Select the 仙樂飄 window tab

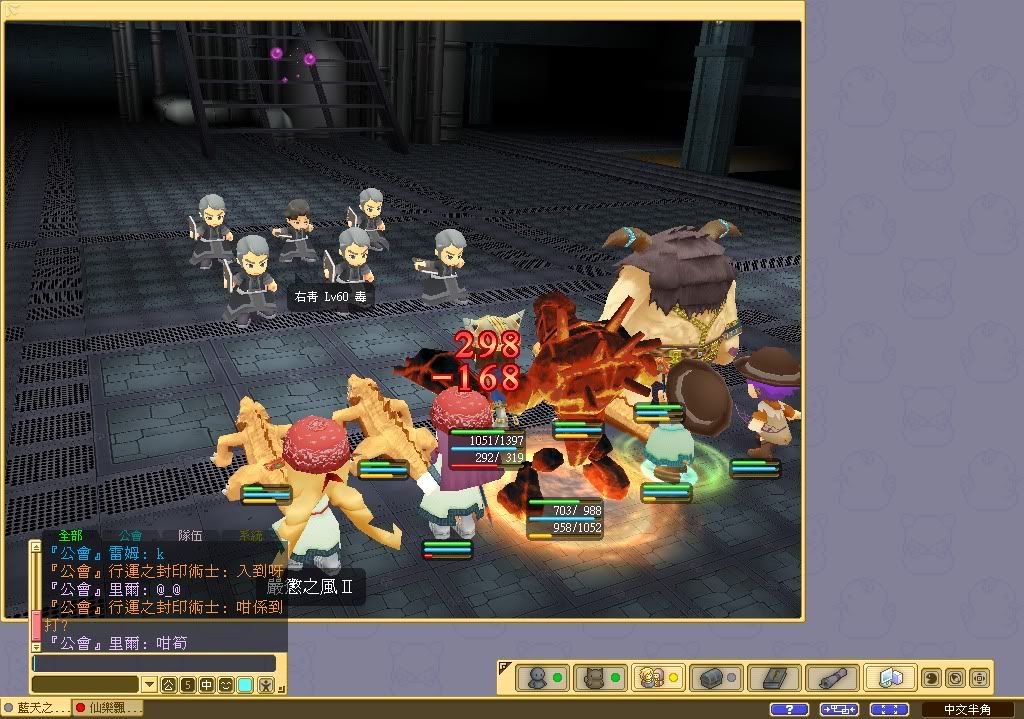point(108,708)
